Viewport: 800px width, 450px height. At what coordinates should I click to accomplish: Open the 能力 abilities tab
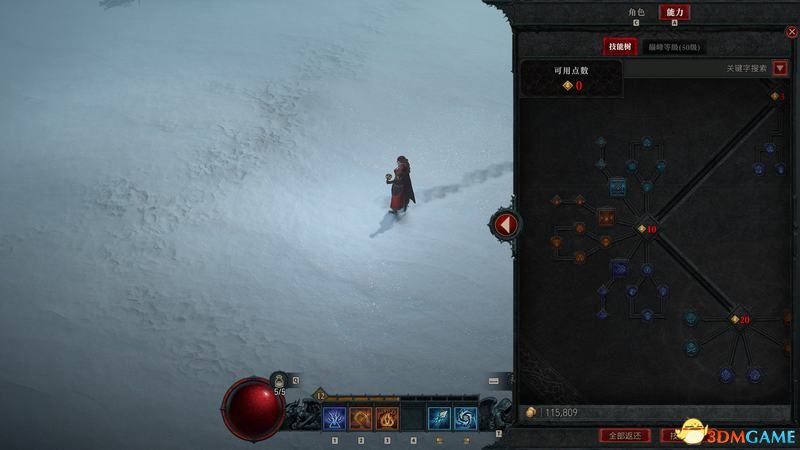pos(674,12)
